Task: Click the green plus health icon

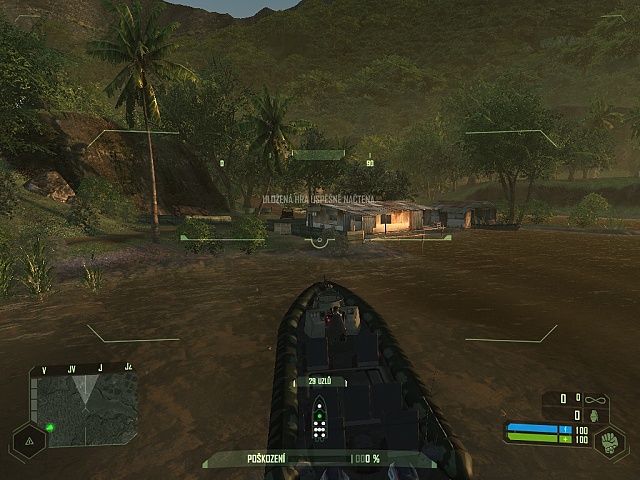Action: [x=565, y=439]
